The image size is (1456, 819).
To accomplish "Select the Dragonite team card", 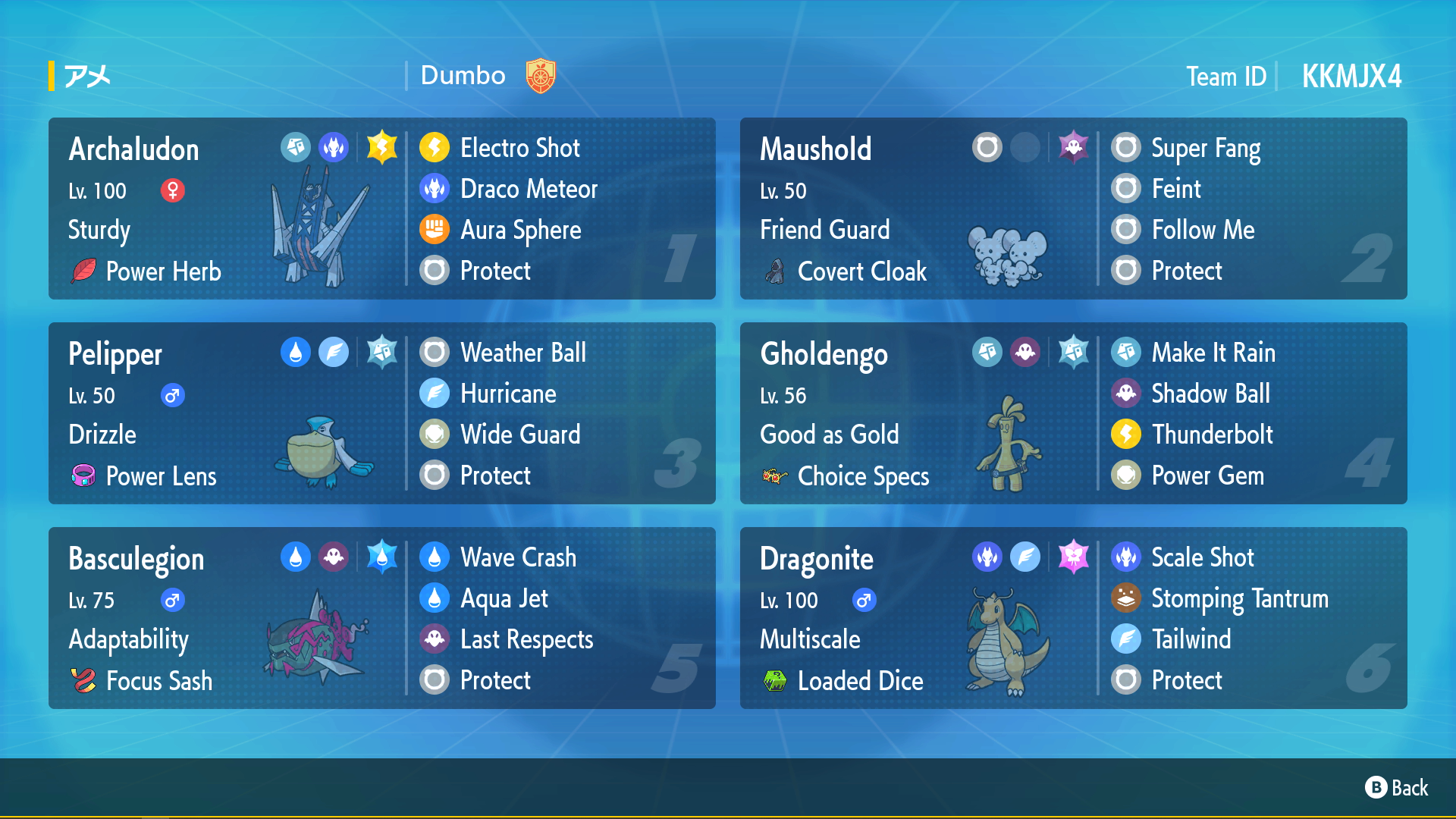I will [x=1073, y=618].
